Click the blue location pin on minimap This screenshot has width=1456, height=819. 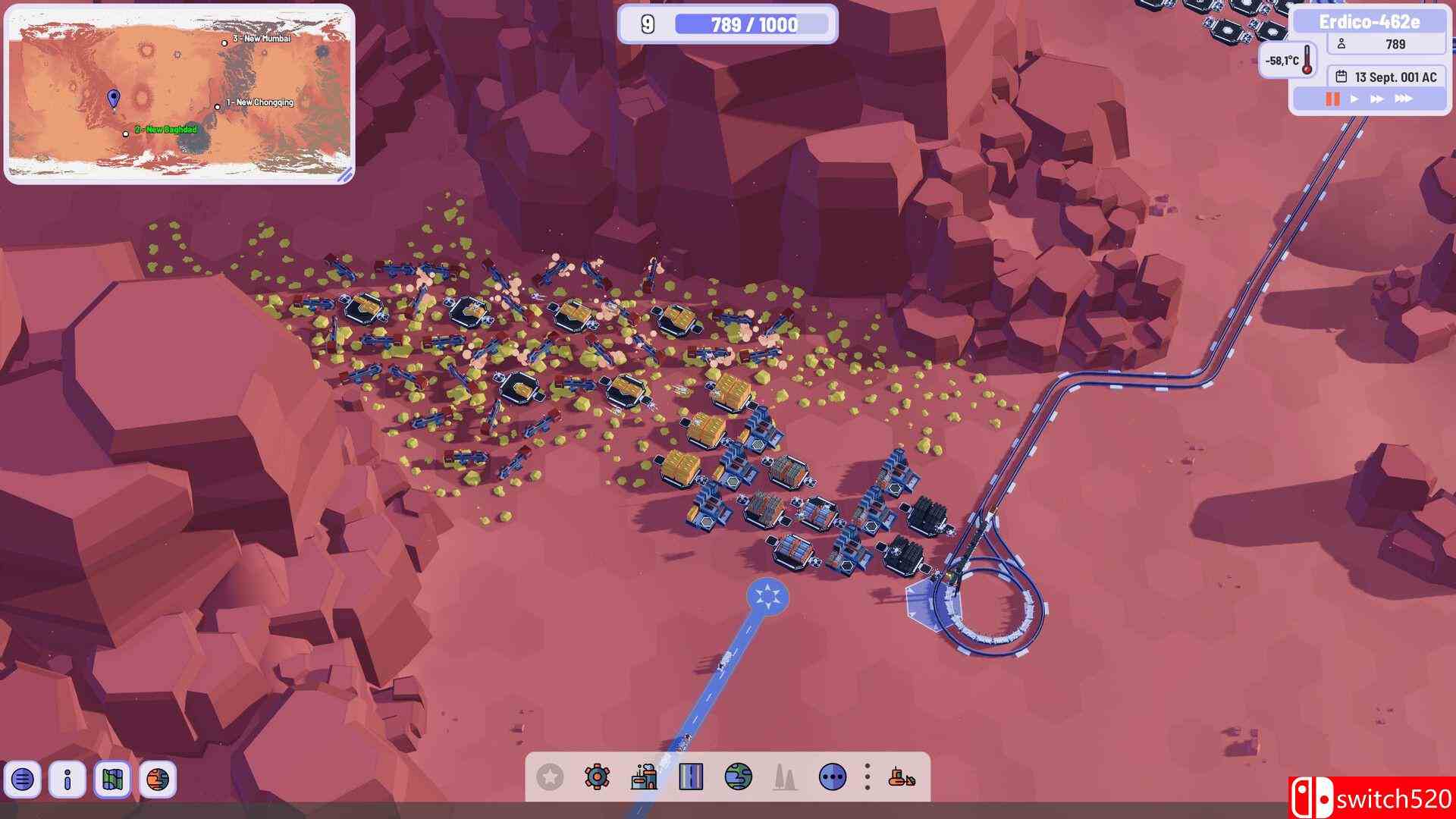click(114, 98)
